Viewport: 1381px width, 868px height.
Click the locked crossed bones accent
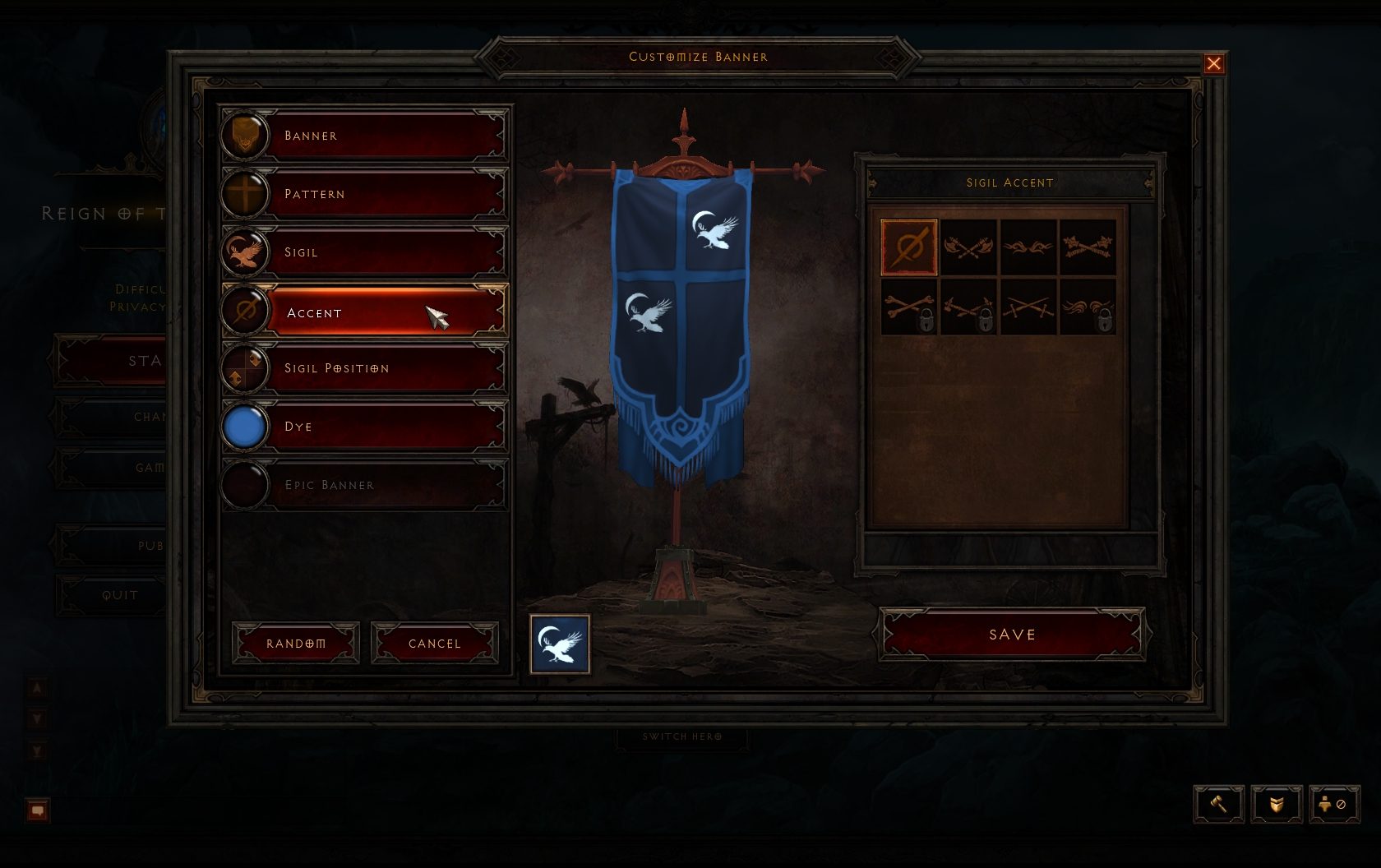pos(909,307)
